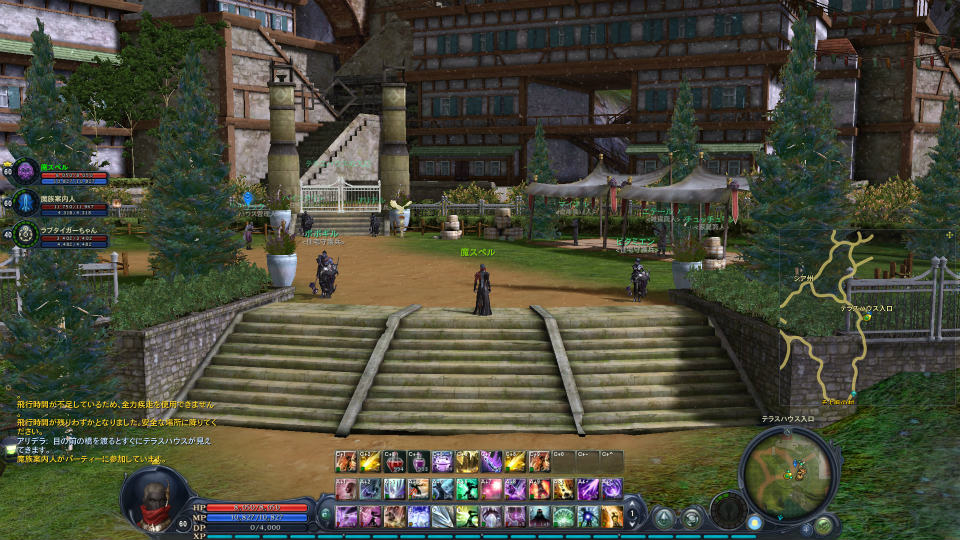This screenshot has height=540, width=960.
Task: Click the dark compass dial beside the minimap
Action: click(x=728, y=508)
